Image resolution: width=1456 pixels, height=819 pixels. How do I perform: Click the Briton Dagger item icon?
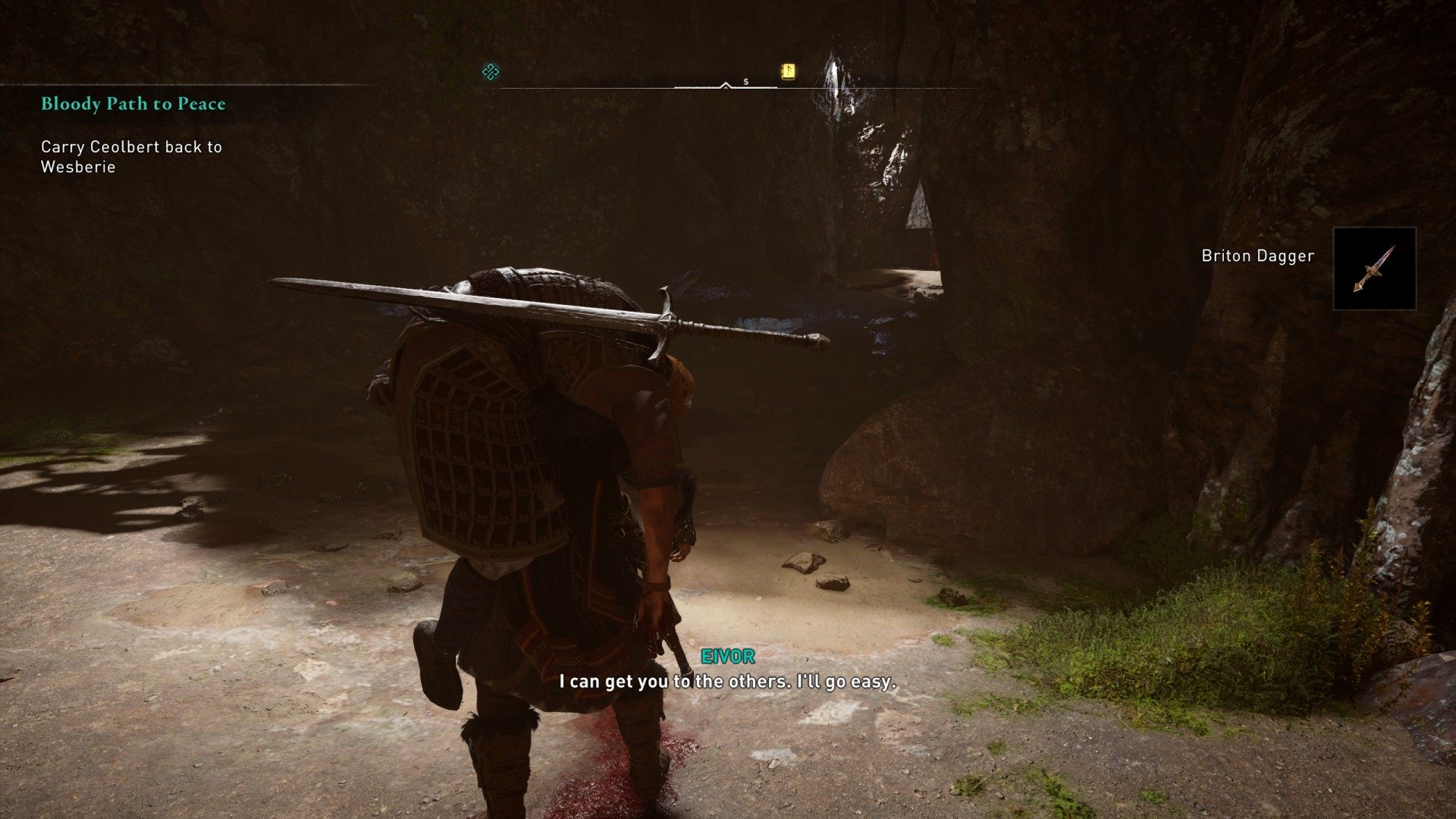click(x=1374, y=268)
